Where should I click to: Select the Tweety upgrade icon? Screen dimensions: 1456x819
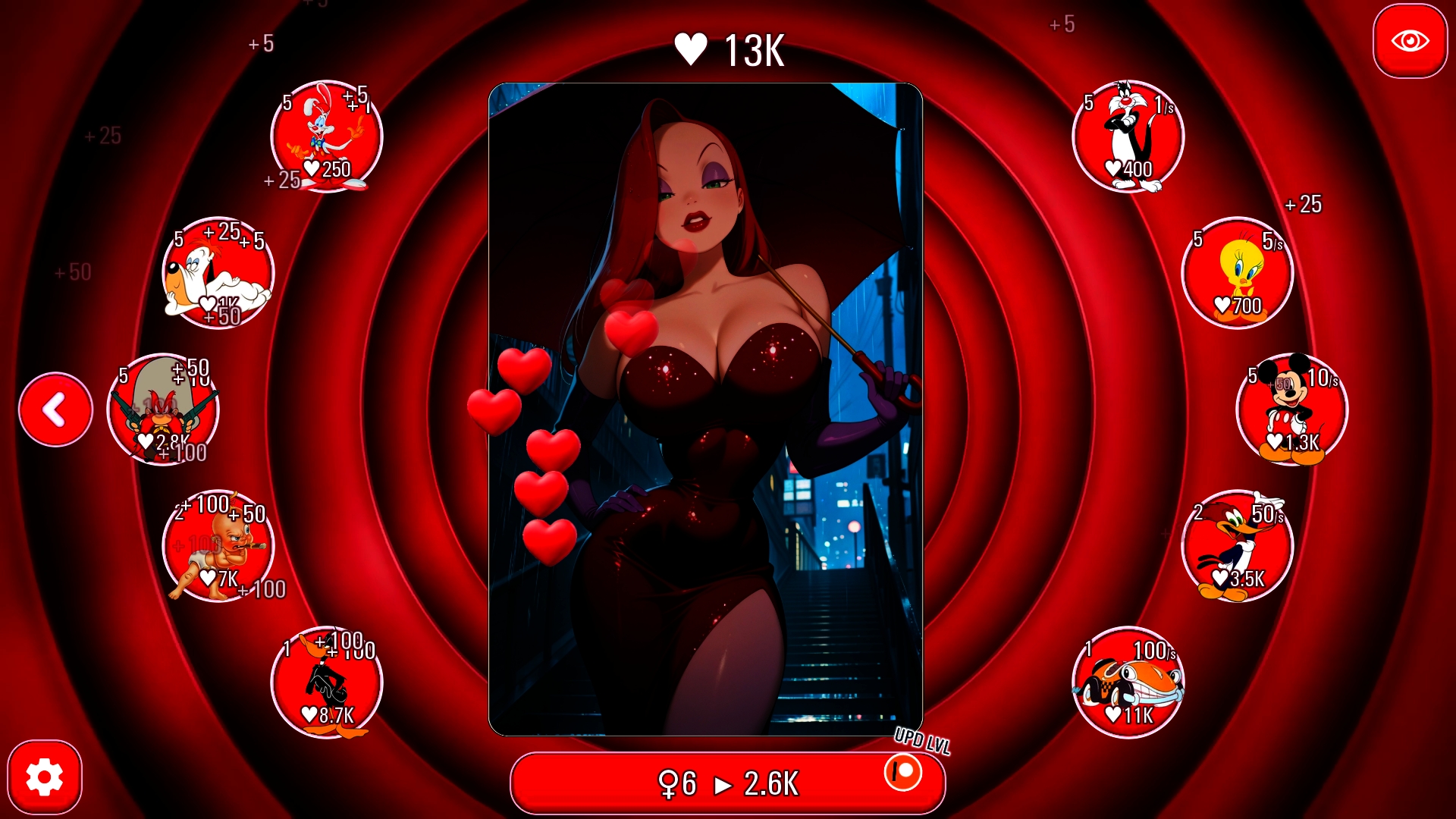(1238, 274)
